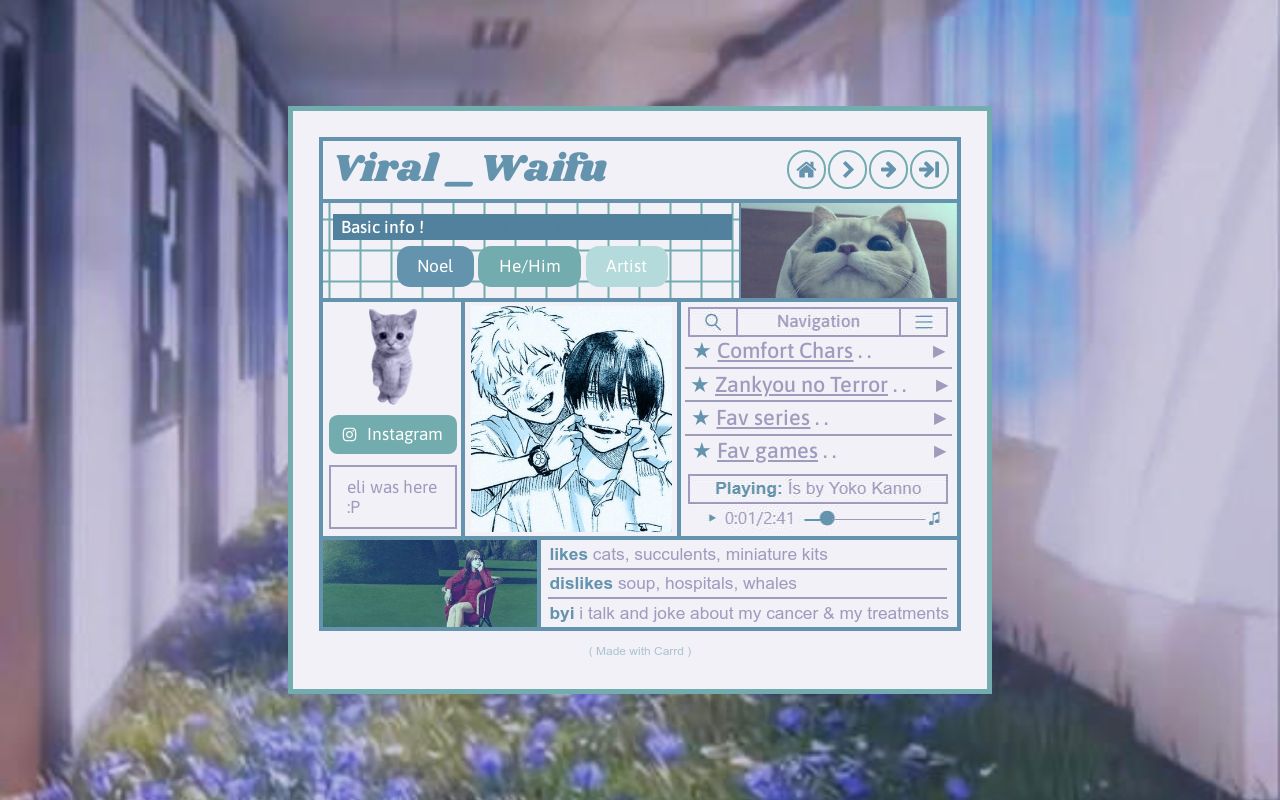
Task: Open the Fav games link
Action: click(x=766, y=451)
